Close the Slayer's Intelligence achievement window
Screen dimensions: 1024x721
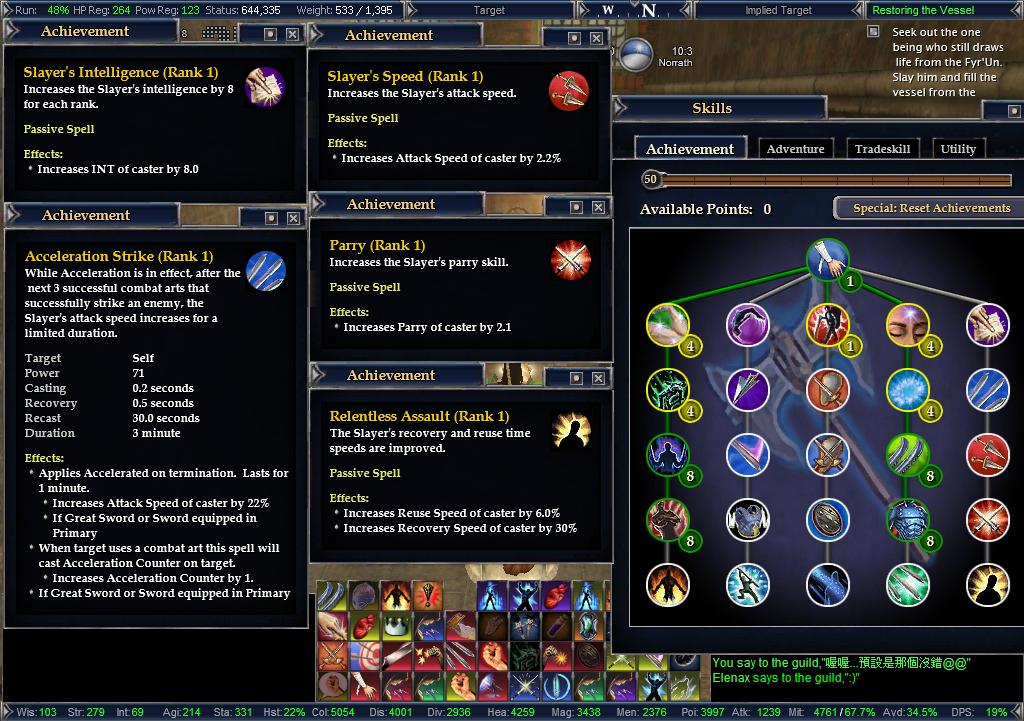click(292, 34)
